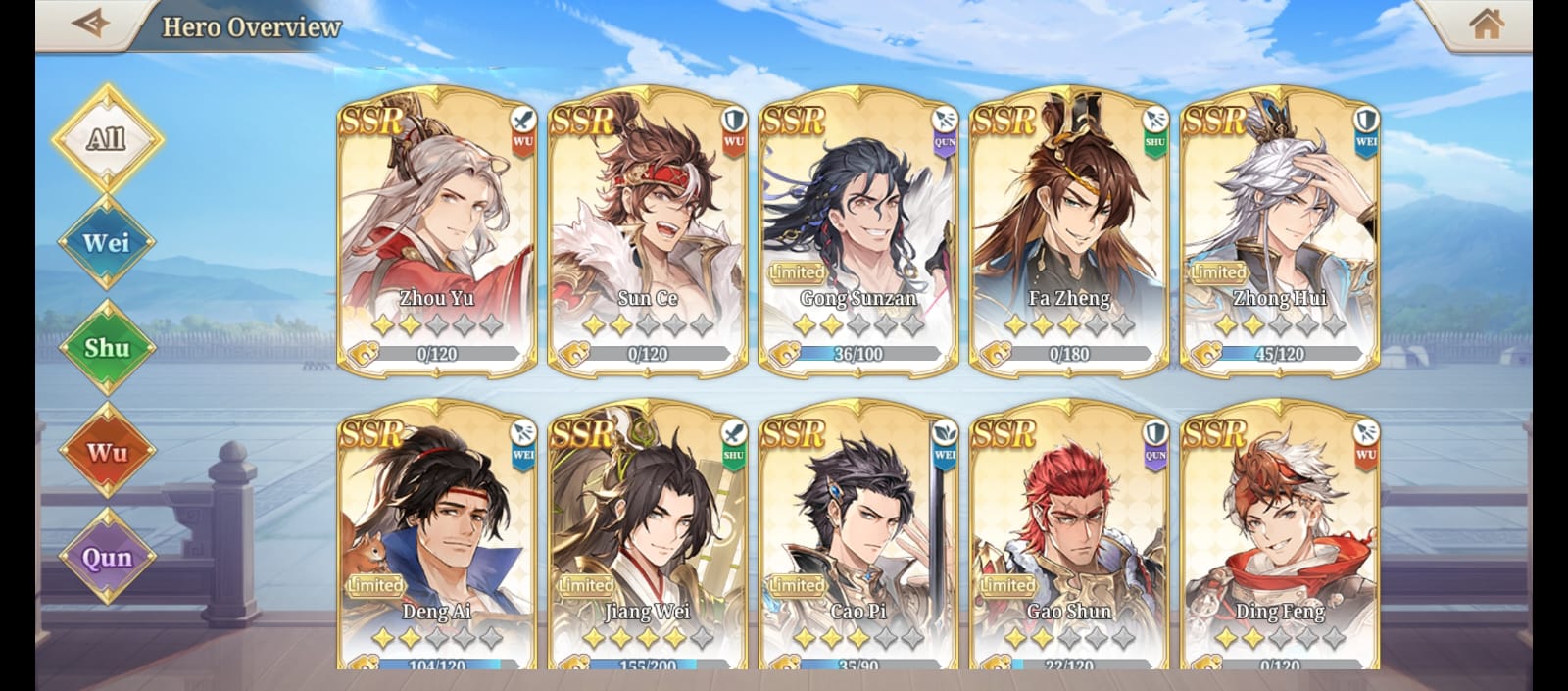Show All heroes filter

[x=107, y=138]
